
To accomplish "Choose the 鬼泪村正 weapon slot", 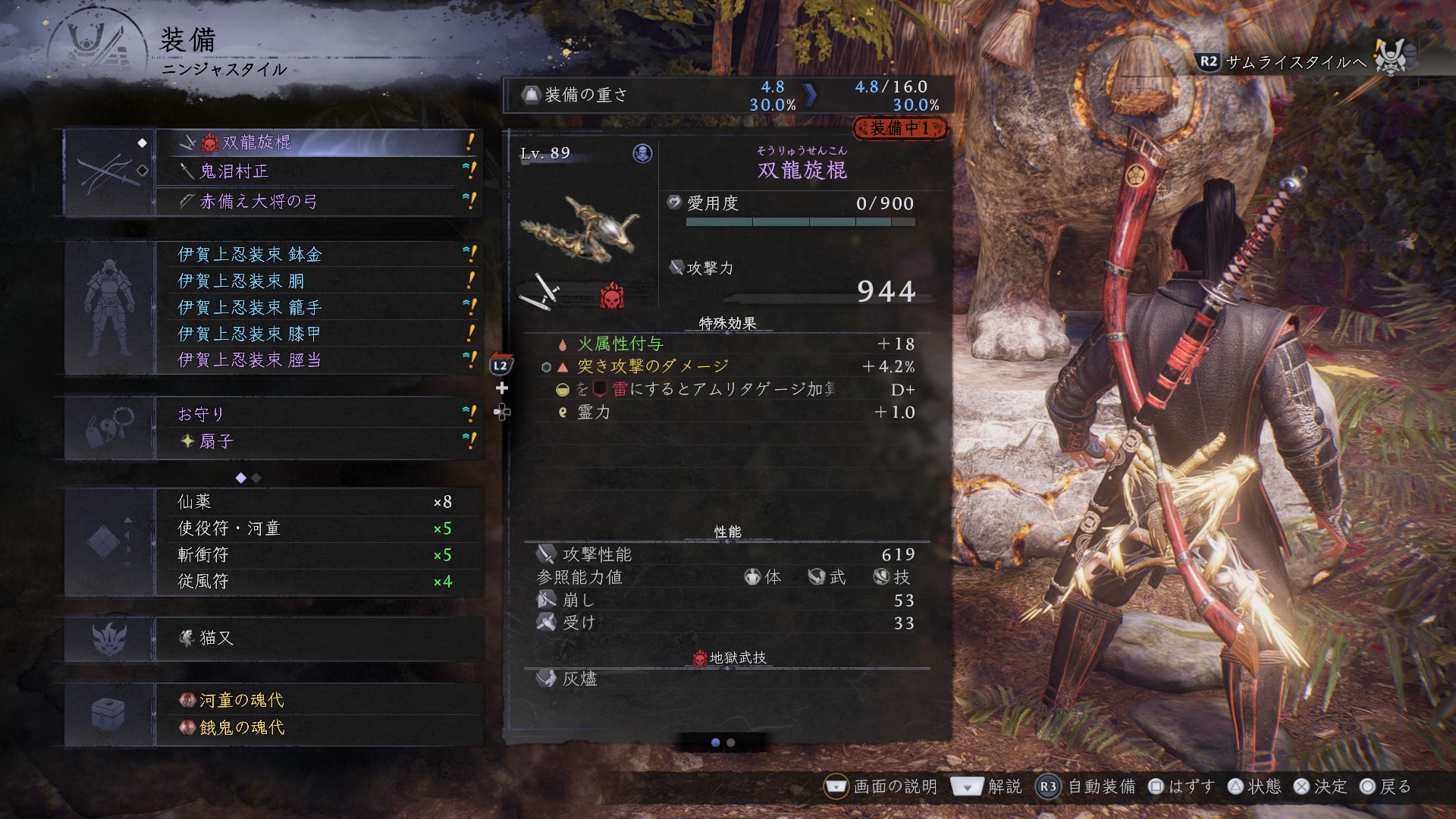I will point(318,171).
